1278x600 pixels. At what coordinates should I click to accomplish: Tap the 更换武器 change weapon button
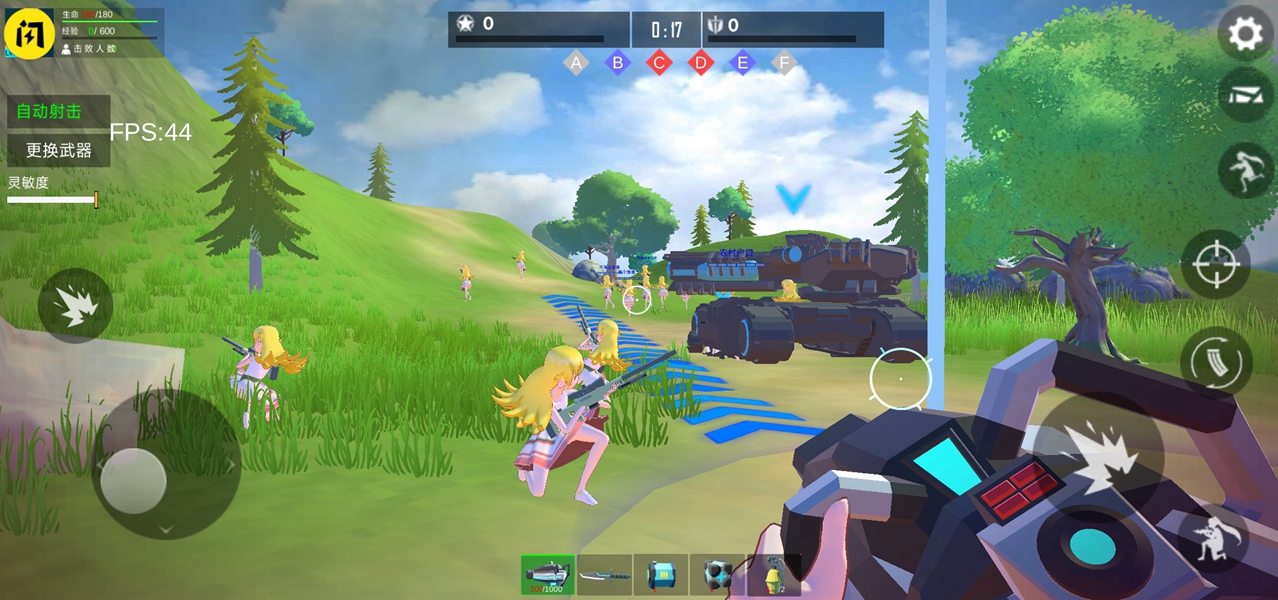point(58,151)
